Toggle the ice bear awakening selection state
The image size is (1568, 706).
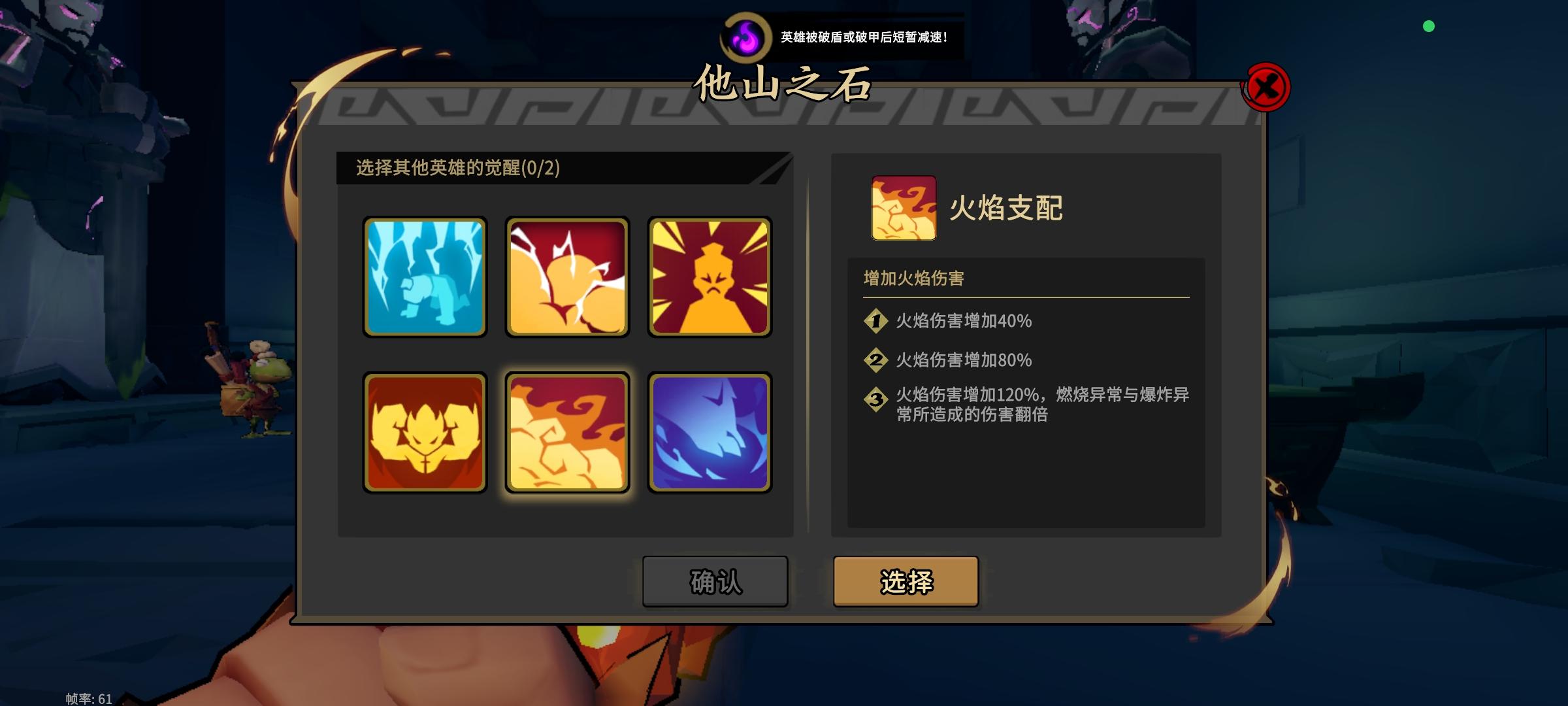tap(425, 277)
